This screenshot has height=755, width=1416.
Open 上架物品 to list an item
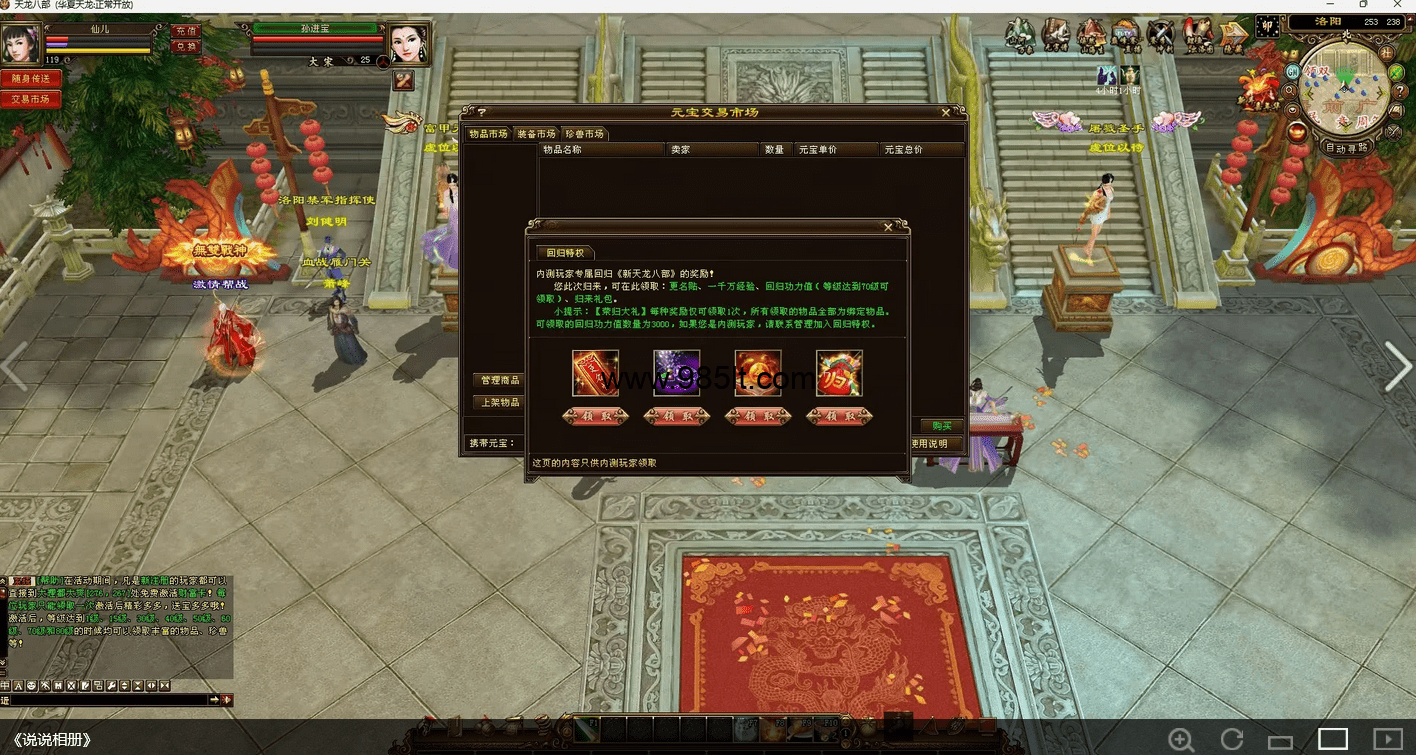tap(500, 402)
